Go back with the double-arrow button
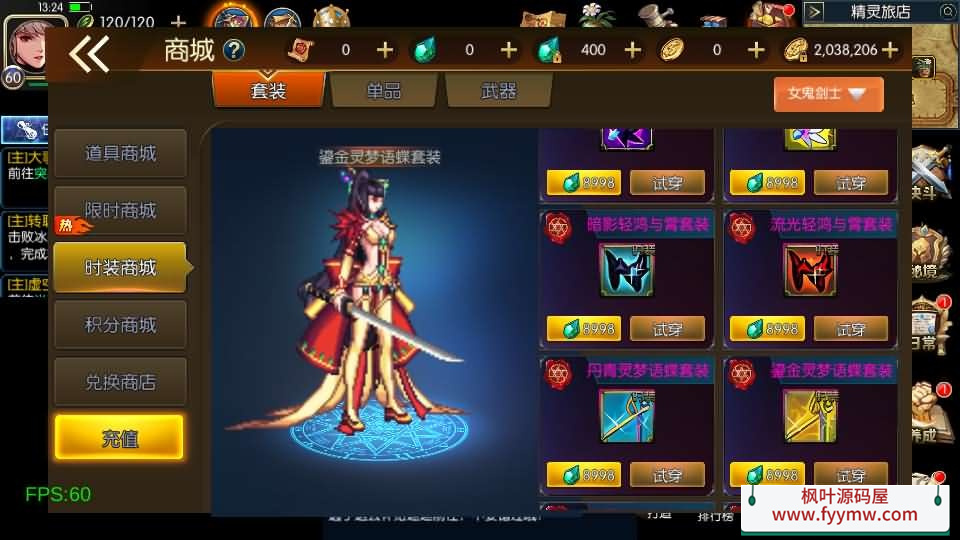960x540 pixels. [x=89, y=54]
